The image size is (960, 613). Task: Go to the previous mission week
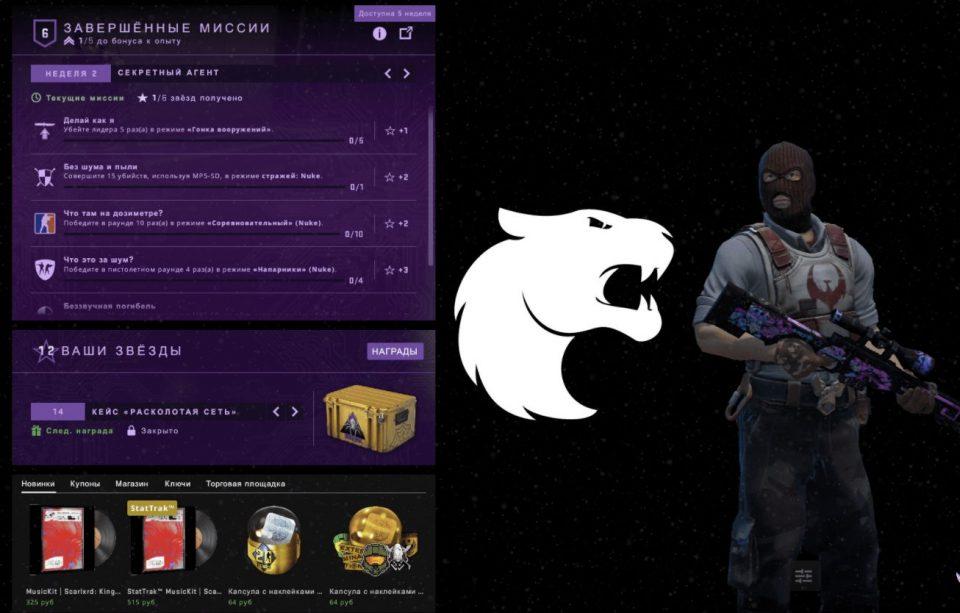tap(388, 73)
